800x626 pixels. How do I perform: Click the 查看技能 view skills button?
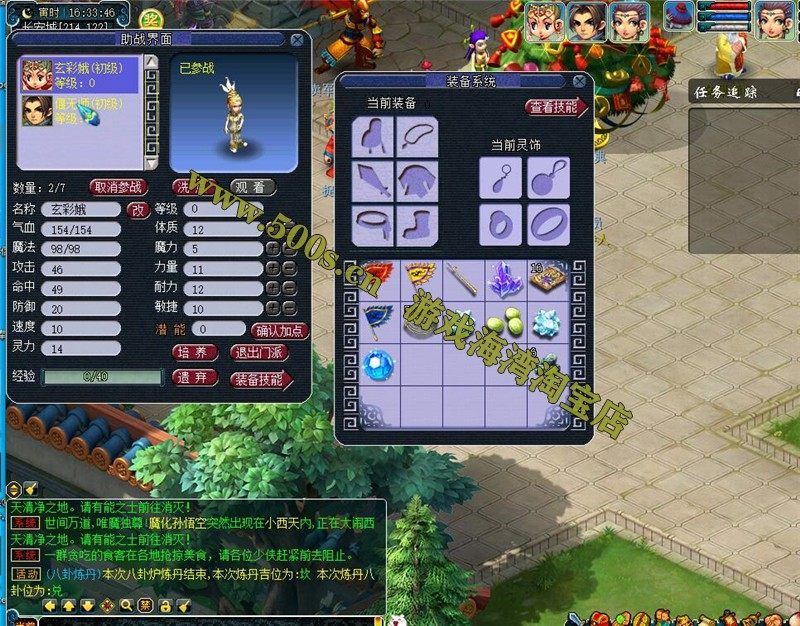point(553,107)
